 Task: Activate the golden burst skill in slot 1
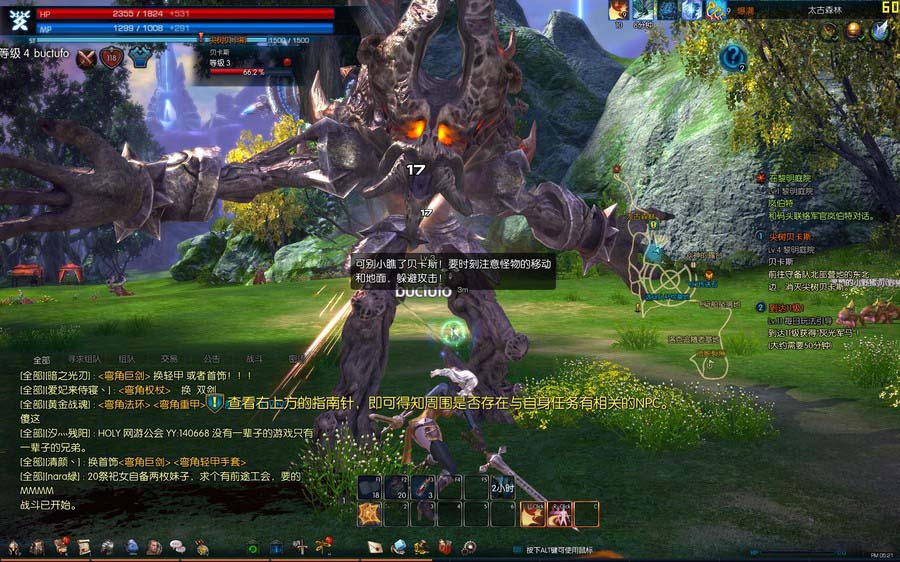[370, 514]
